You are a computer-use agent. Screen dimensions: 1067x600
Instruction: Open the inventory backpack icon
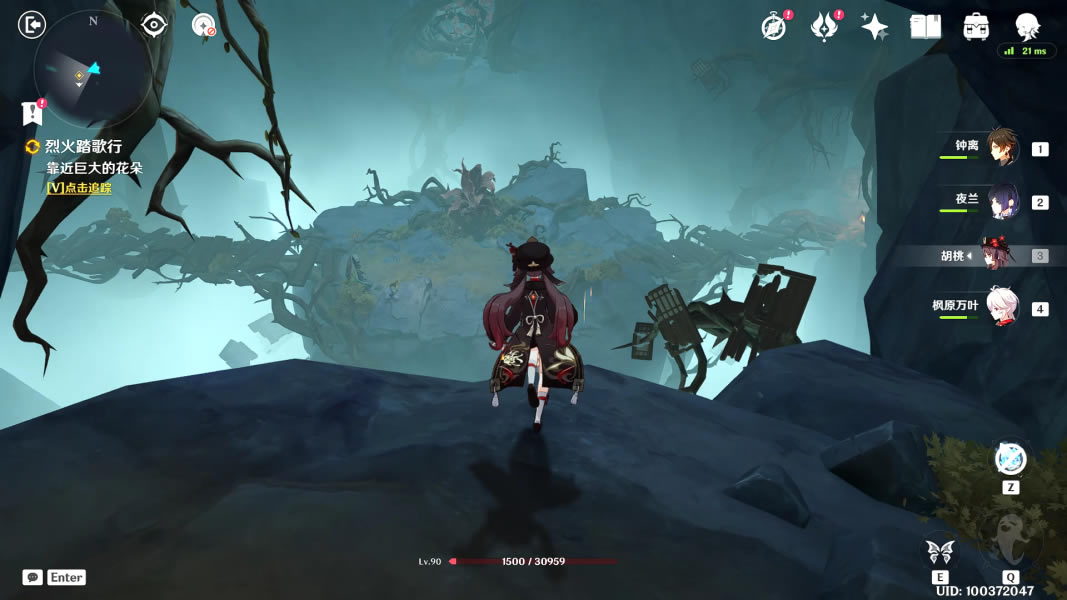pyautogui.click(x=976, y=27)
